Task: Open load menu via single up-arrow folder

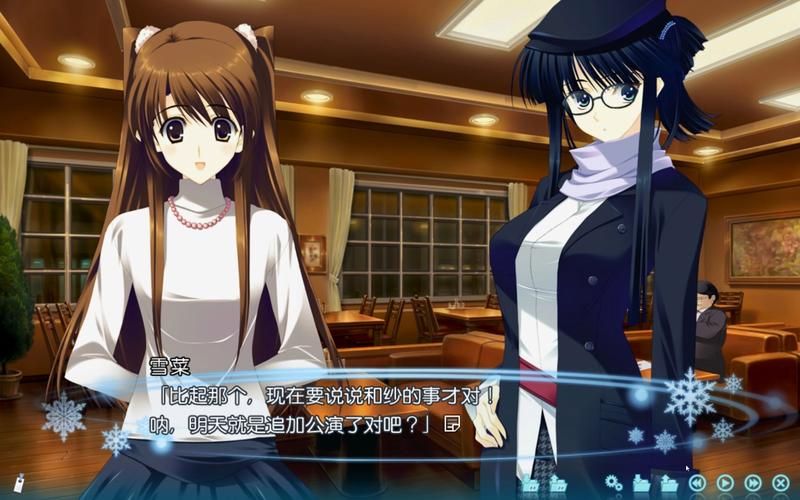Action: (x=669, y=484)
